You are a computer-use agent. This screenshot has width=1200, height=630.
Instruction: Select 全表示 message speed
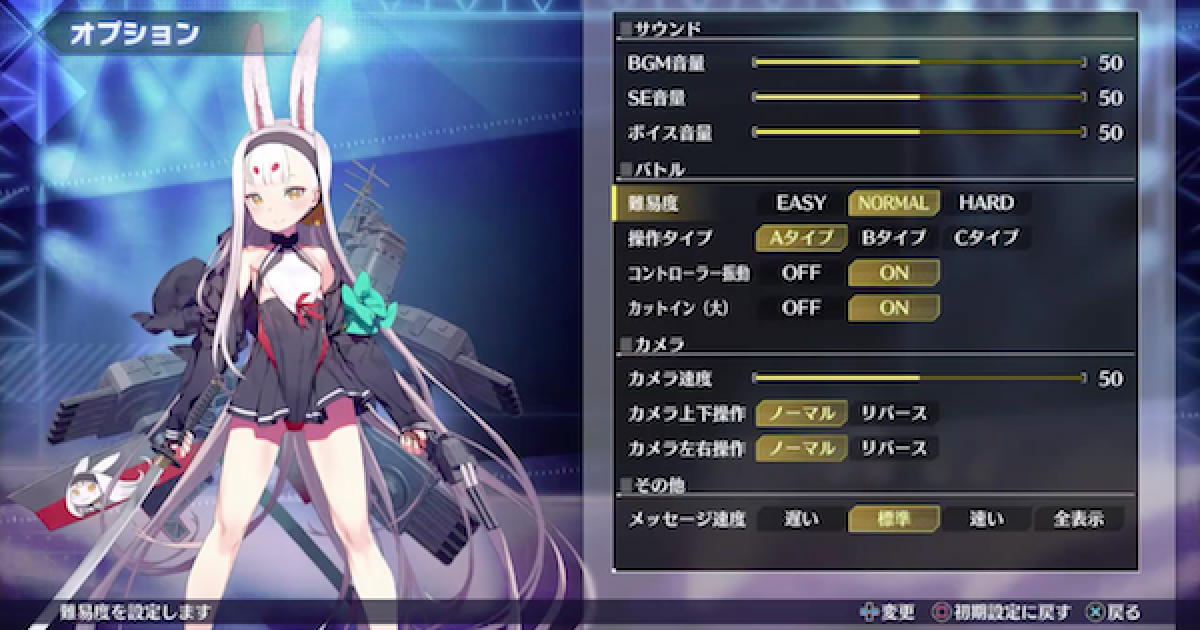pyautogui.click(x=1078, y=519)
